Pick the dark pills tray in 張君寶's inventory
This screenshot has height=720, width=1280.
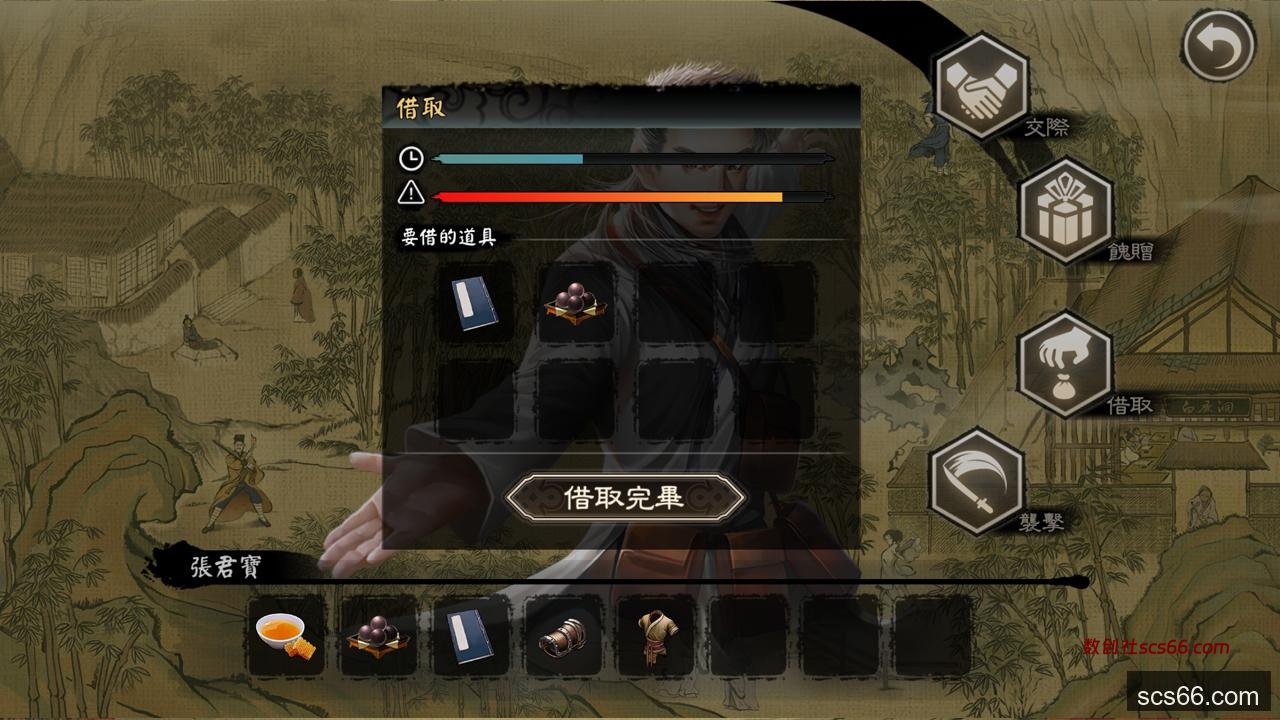(379, 635)
